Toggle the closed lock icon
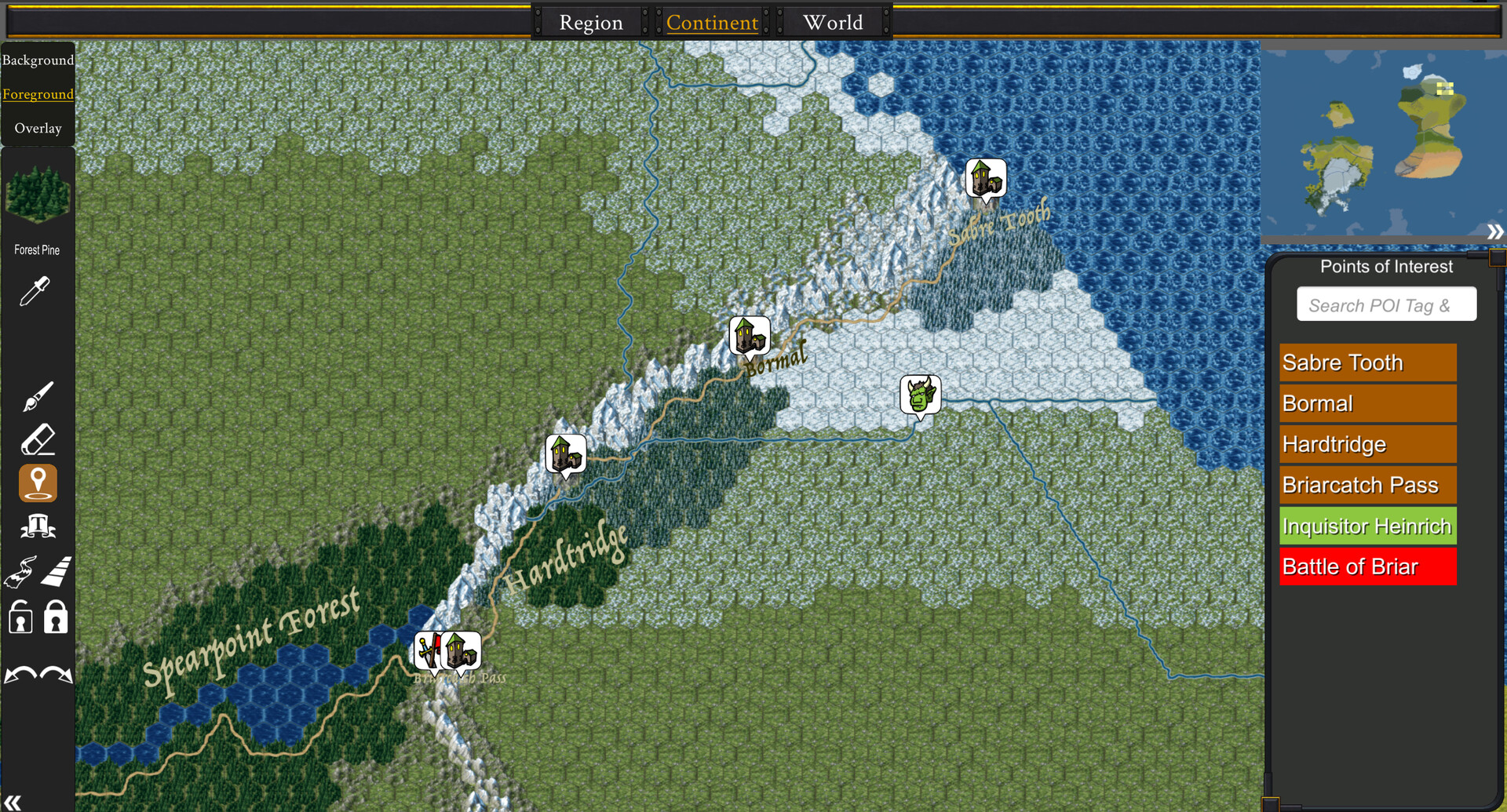The width and height of the screenshot is (1507, 812). coord(55,617)
